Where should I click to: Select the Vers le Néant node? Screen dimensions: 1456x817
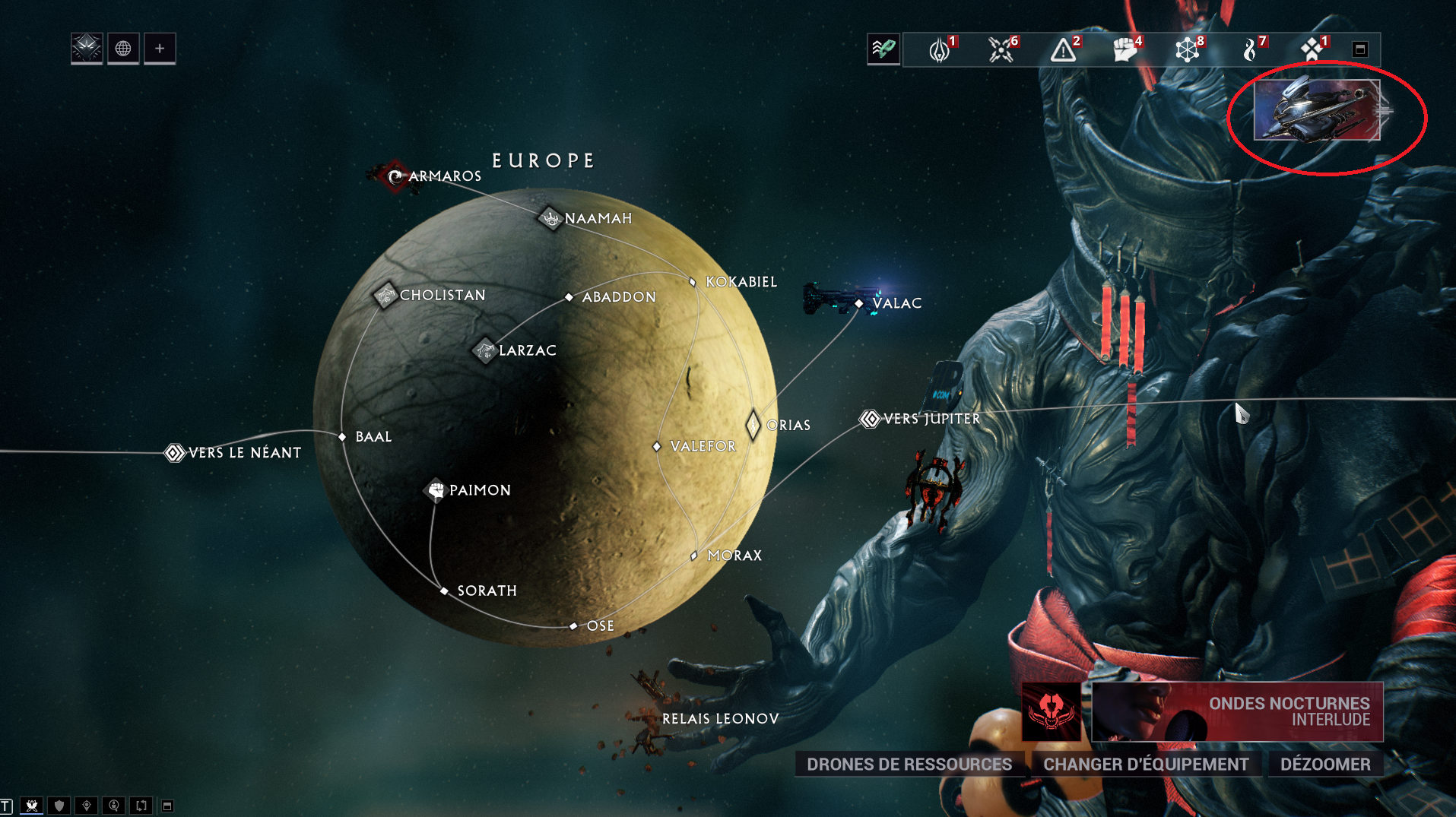point(175,453)
